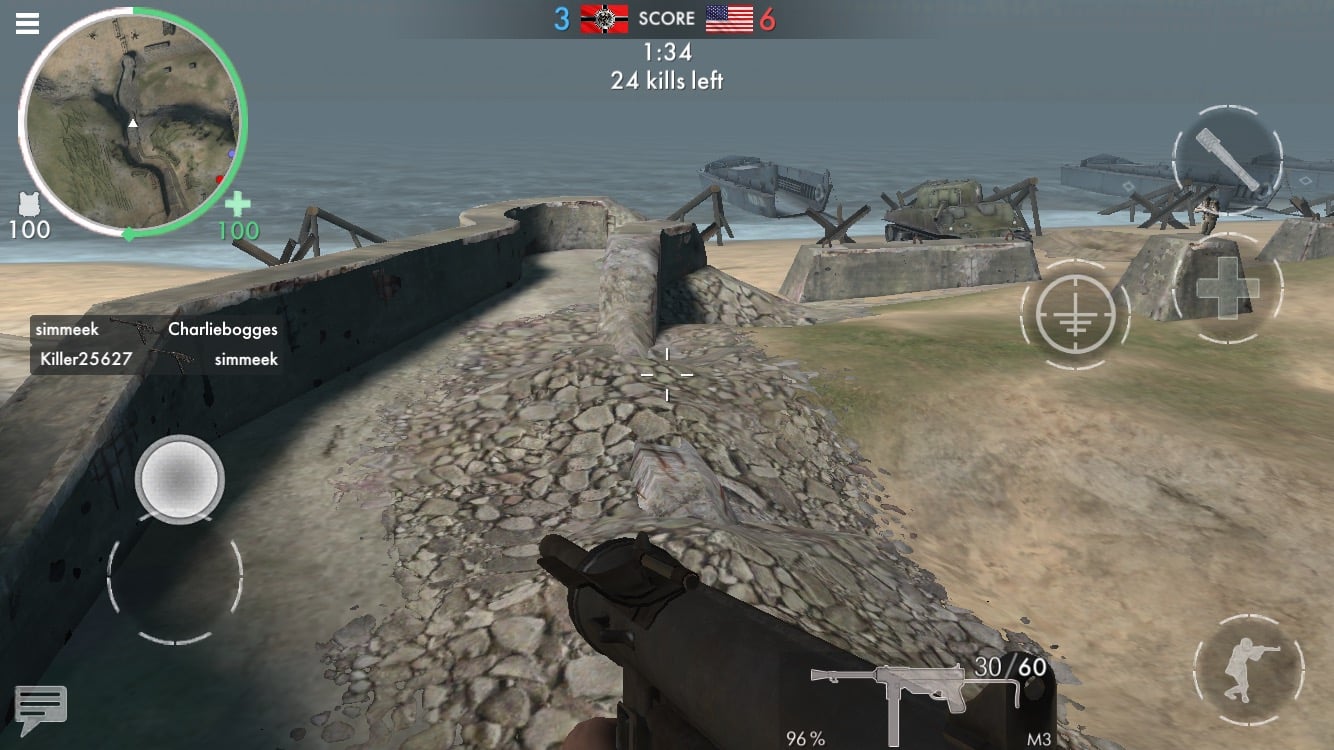Tap the virtual movement joystick
This screenshot has width=1334, height=750.
click(x=180, y=480)
